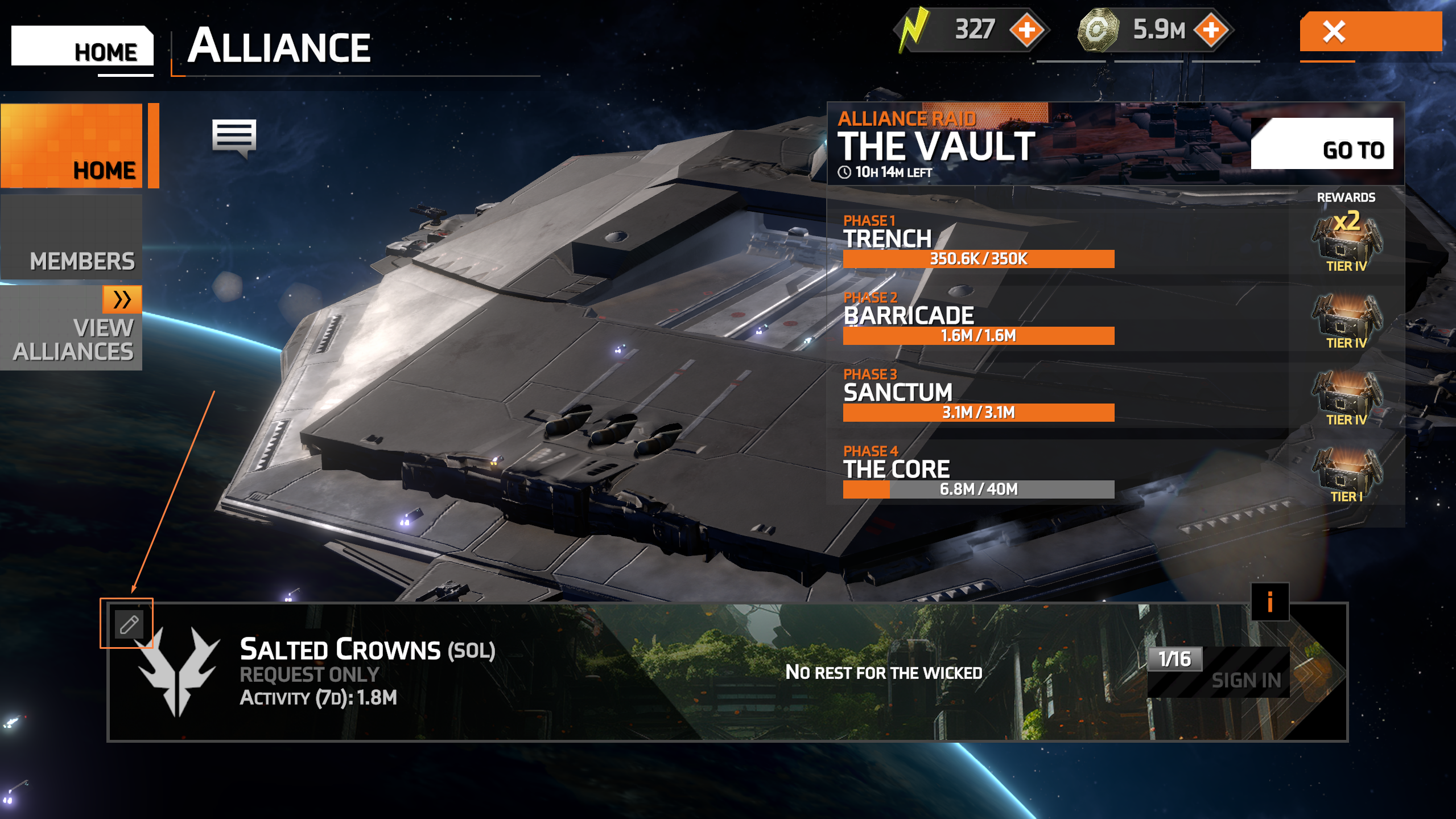The height and width of the screenshot is (819, 1456).
Task: Inspect the Tier I reward crate
Action: coord(1346,474)
